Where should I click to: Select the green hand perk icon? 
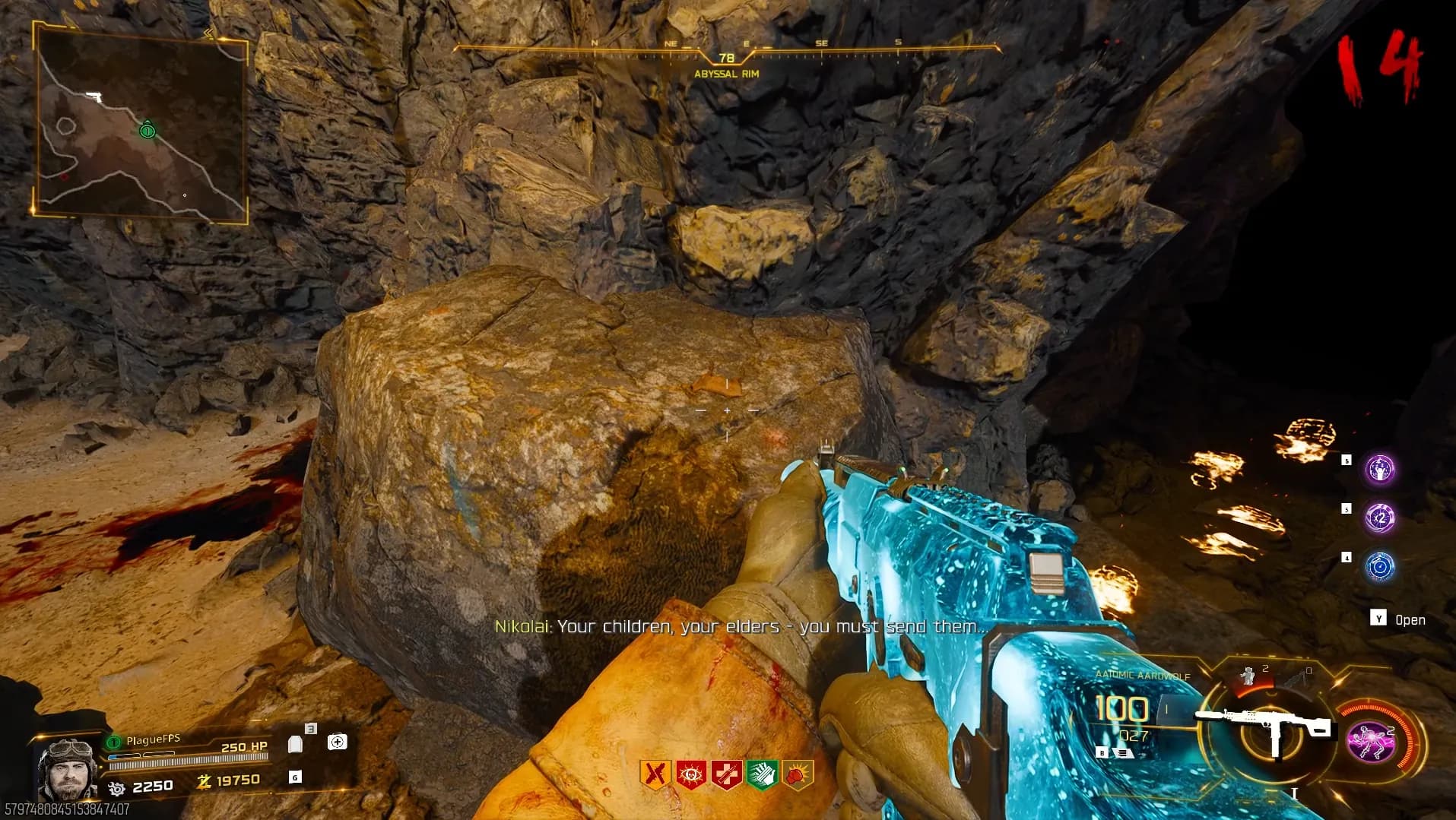point(762,774)
